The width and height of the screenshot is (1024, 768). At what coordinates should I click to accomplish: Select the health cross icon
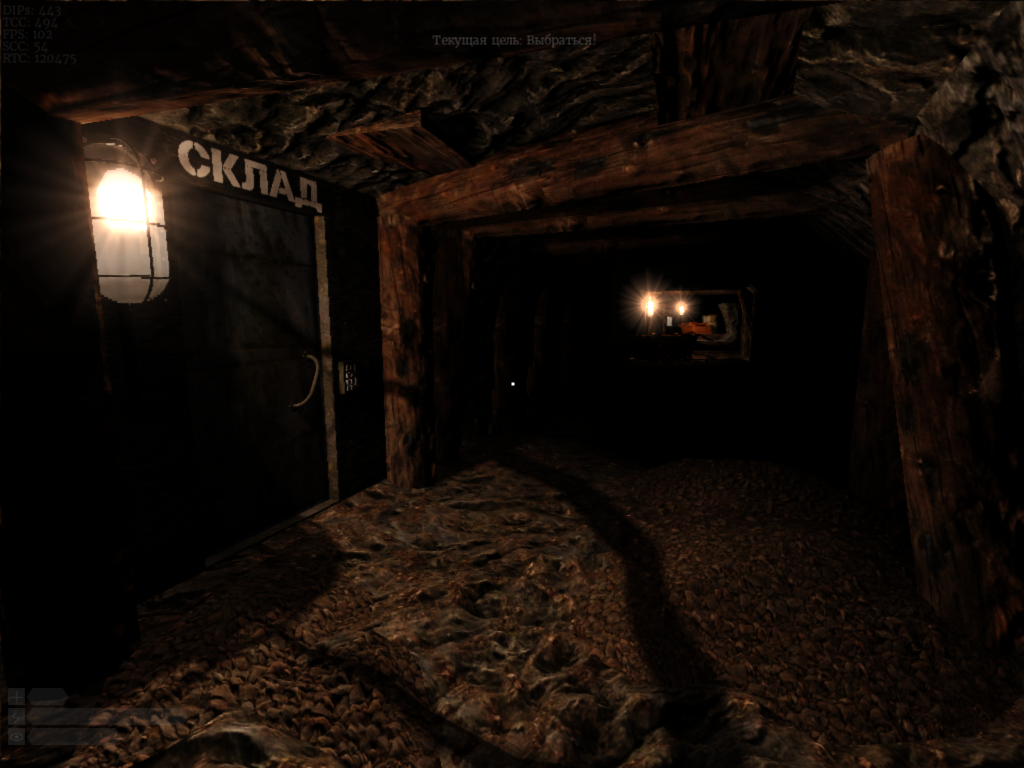pos(16,697)
